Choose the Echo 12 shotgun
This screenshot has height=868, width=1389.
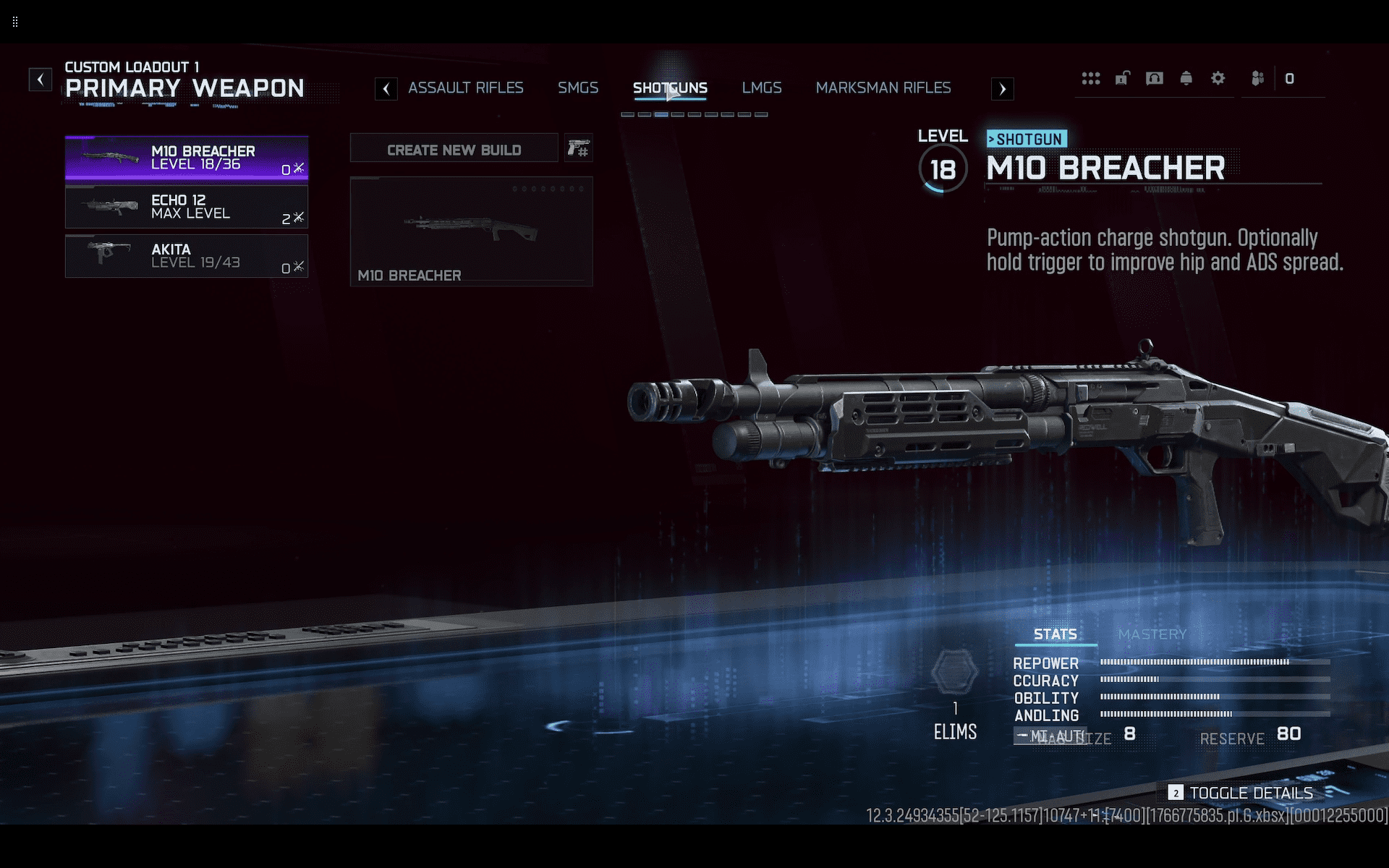coord(187,207)
